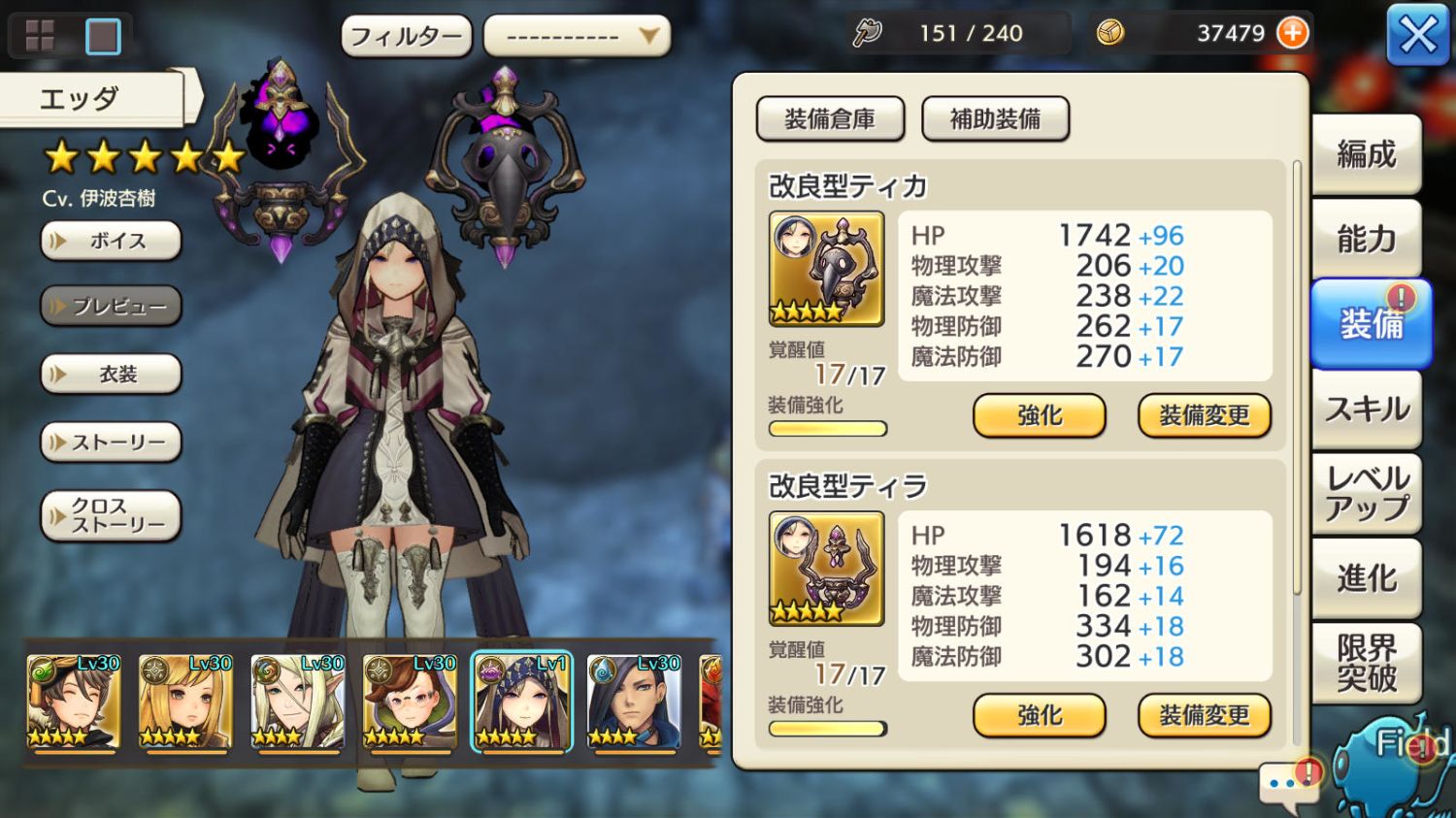This screenshot has width=1456, height=818.
Task: Click 装備変更 for 改良型ティカ
Action: pos(1204,416)
